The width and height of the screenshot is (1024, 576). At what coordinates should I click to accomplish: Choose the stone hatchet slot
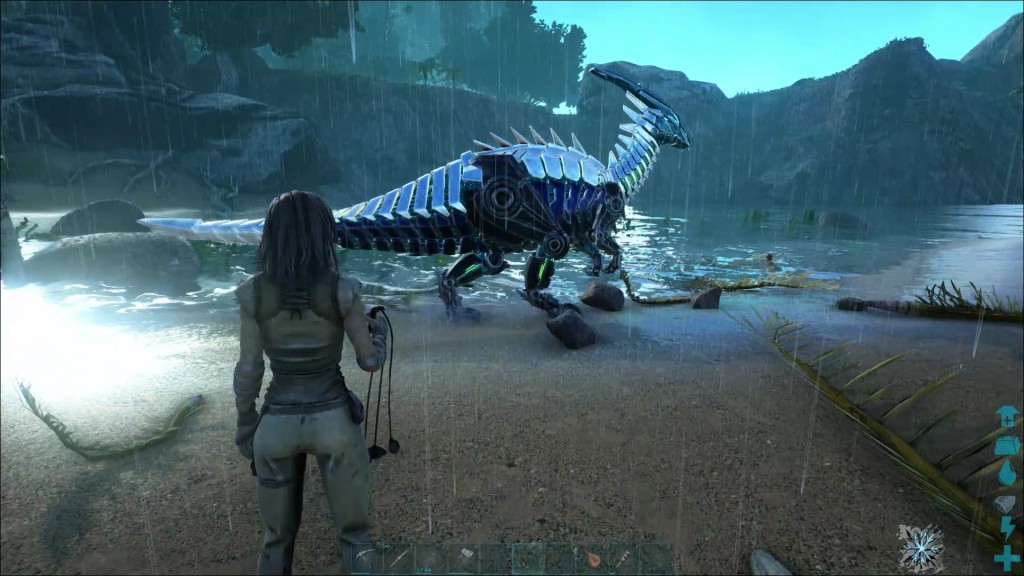[x=463, y=558]
